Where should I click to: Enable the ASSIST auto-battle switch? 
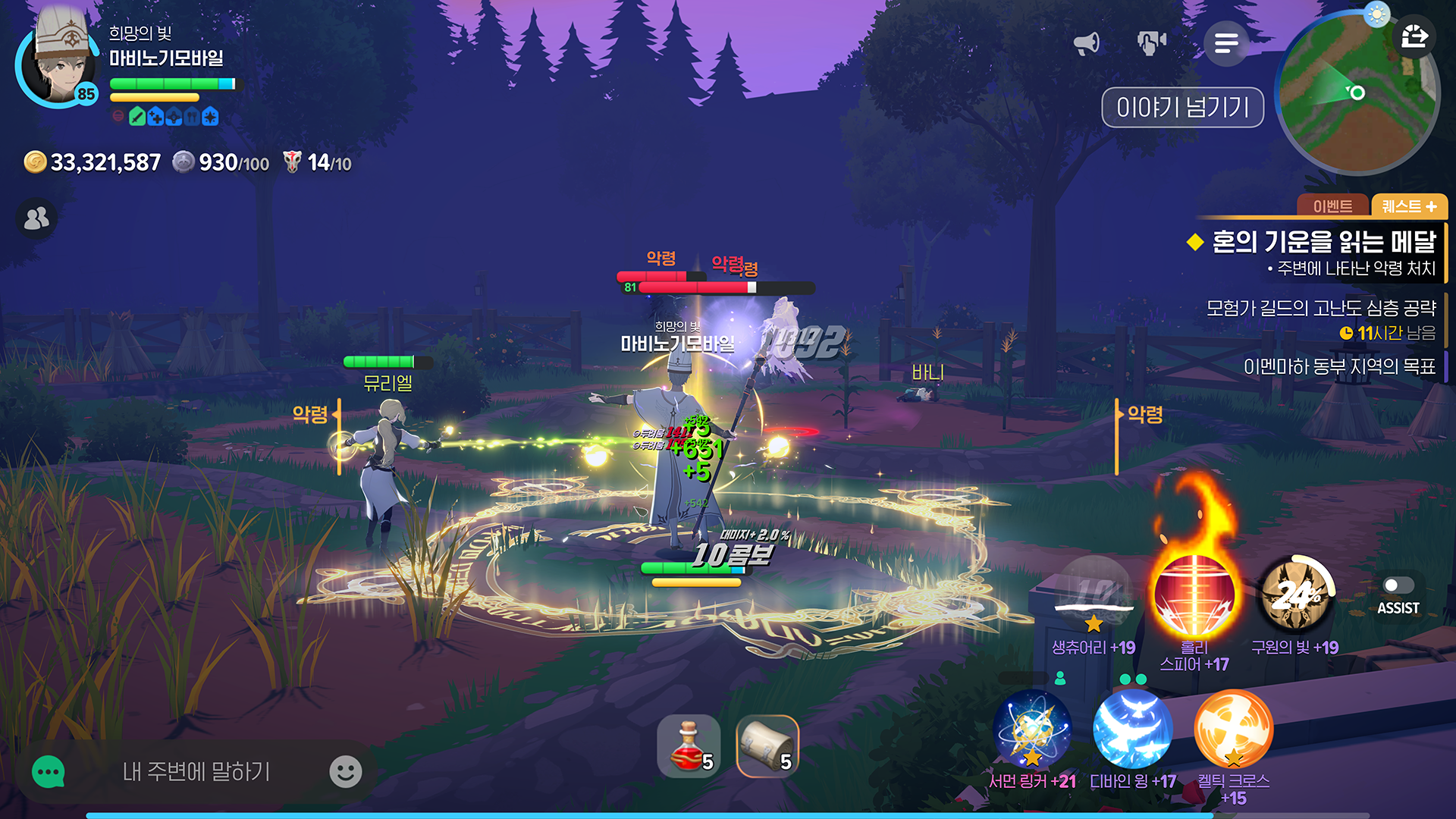pos(1398,585)
